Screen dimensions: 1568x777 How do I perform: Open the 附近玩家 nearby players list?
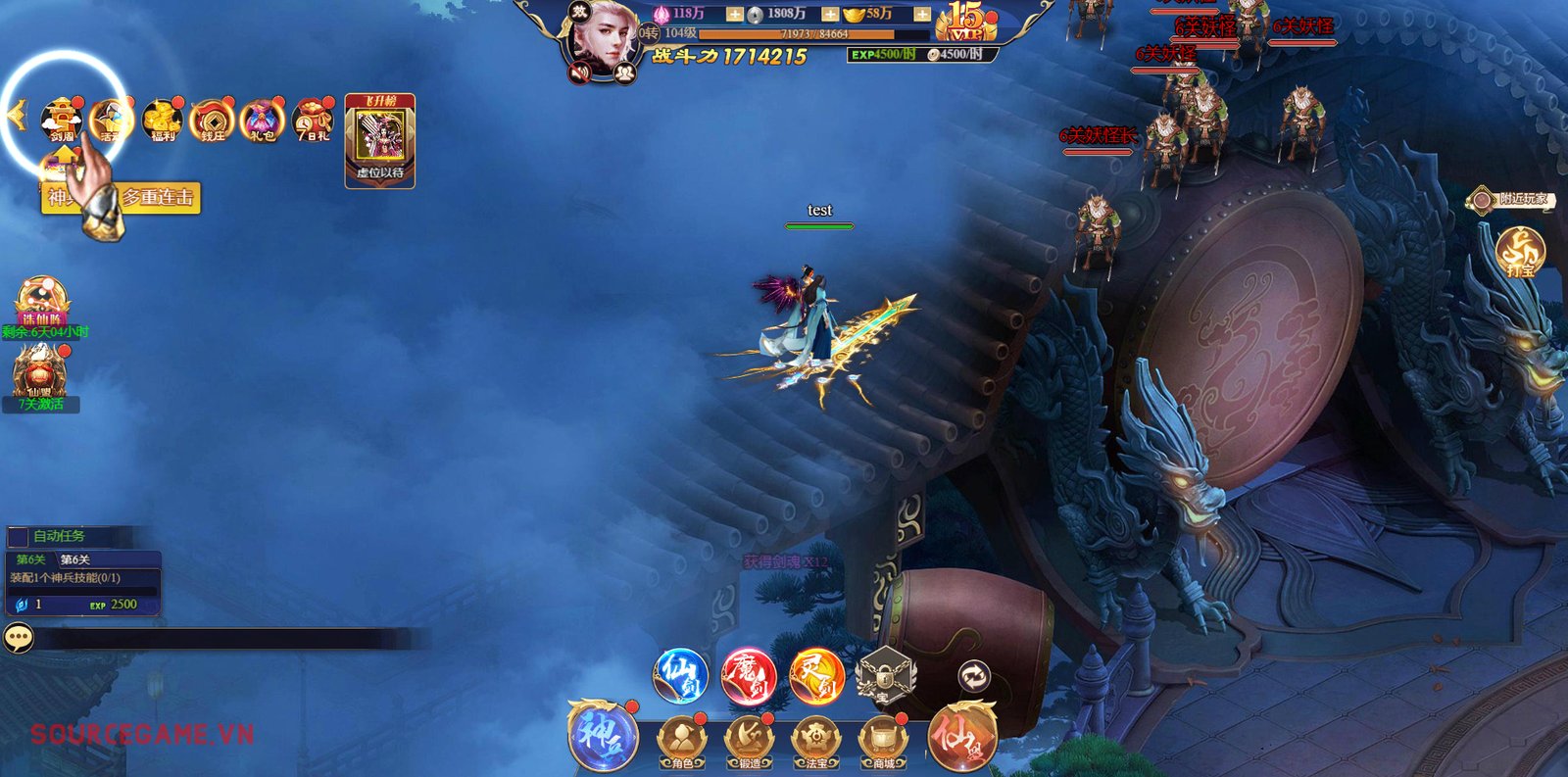pos(1512,199)
